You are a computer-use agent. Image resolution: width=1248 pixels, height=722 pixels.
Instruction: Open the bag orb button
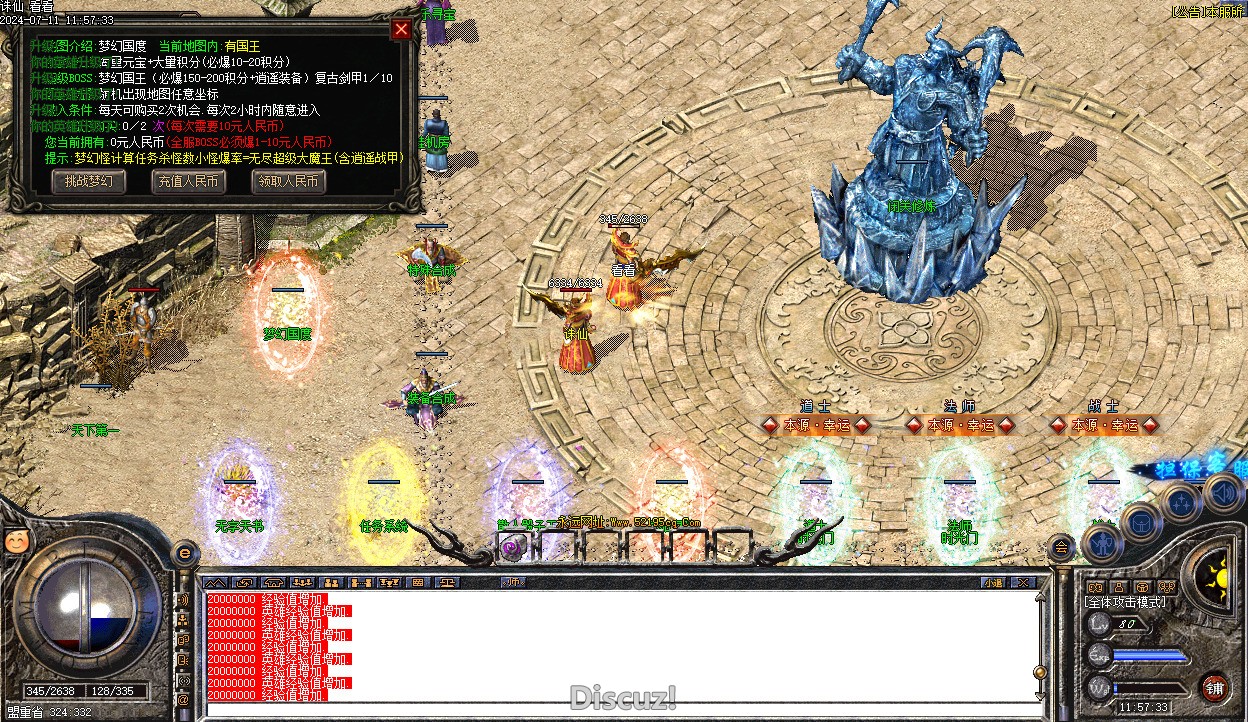(x=1140, y=521)
